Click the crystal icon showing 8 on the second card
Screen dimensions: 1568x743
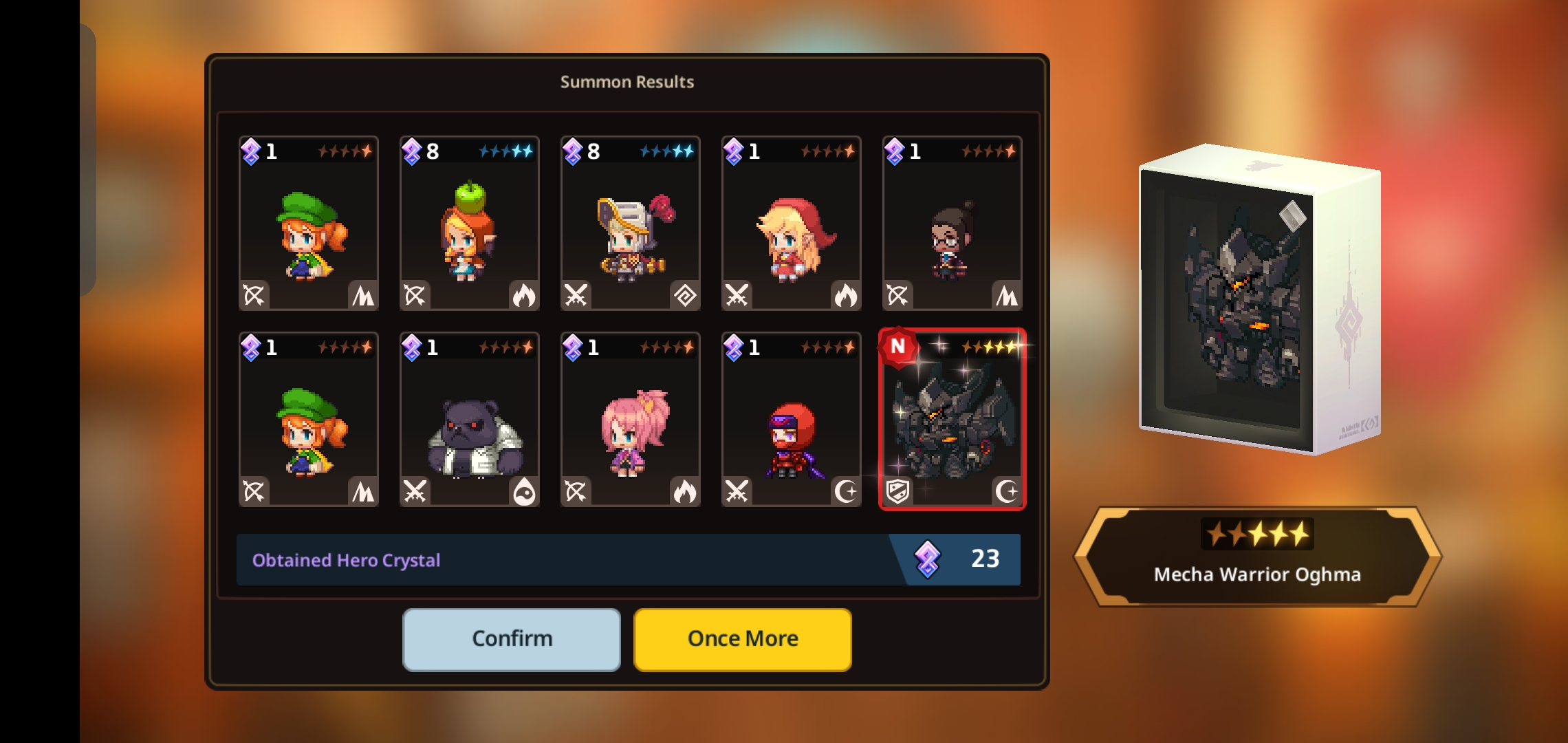pos(413,152)
